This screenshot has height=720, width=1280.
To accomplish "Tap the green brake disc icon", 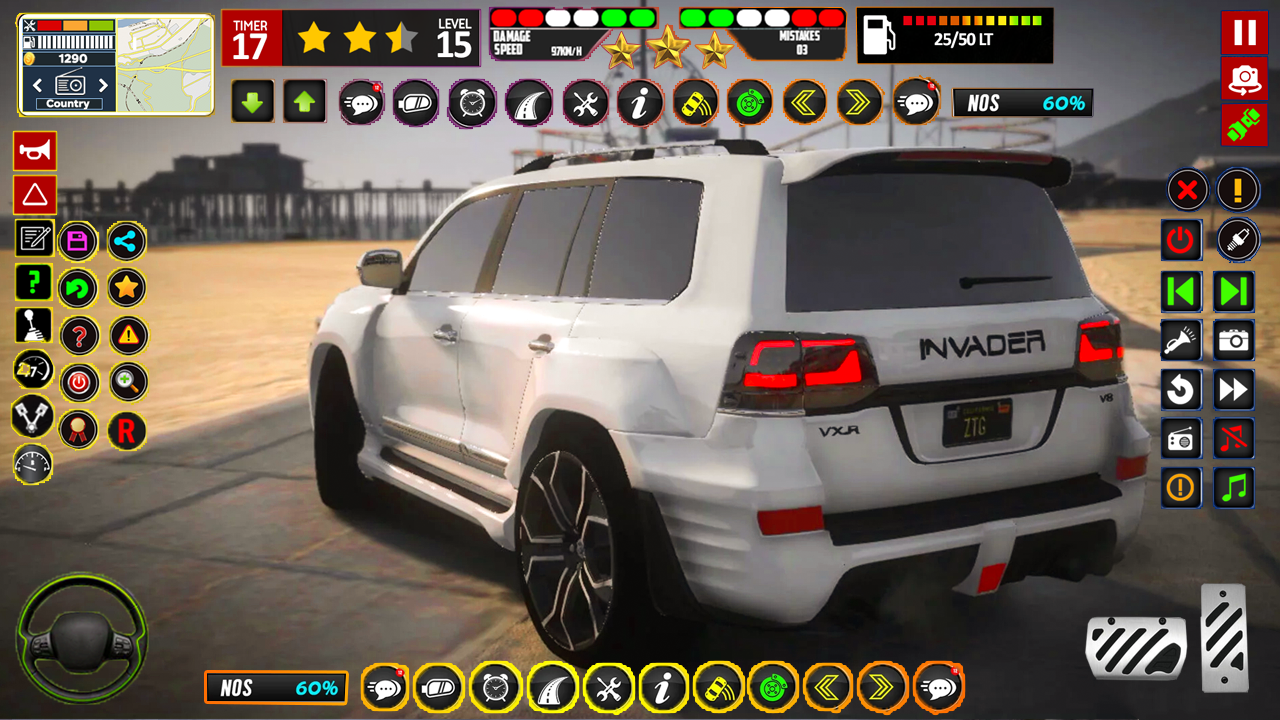I will [x=750, y=101].
